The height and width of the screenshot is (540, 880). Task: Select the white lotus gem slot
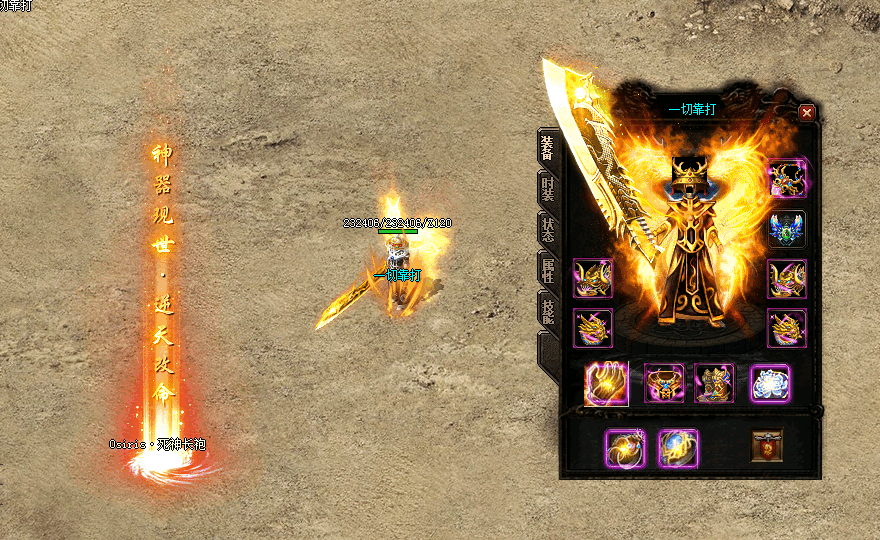(770, 383)
